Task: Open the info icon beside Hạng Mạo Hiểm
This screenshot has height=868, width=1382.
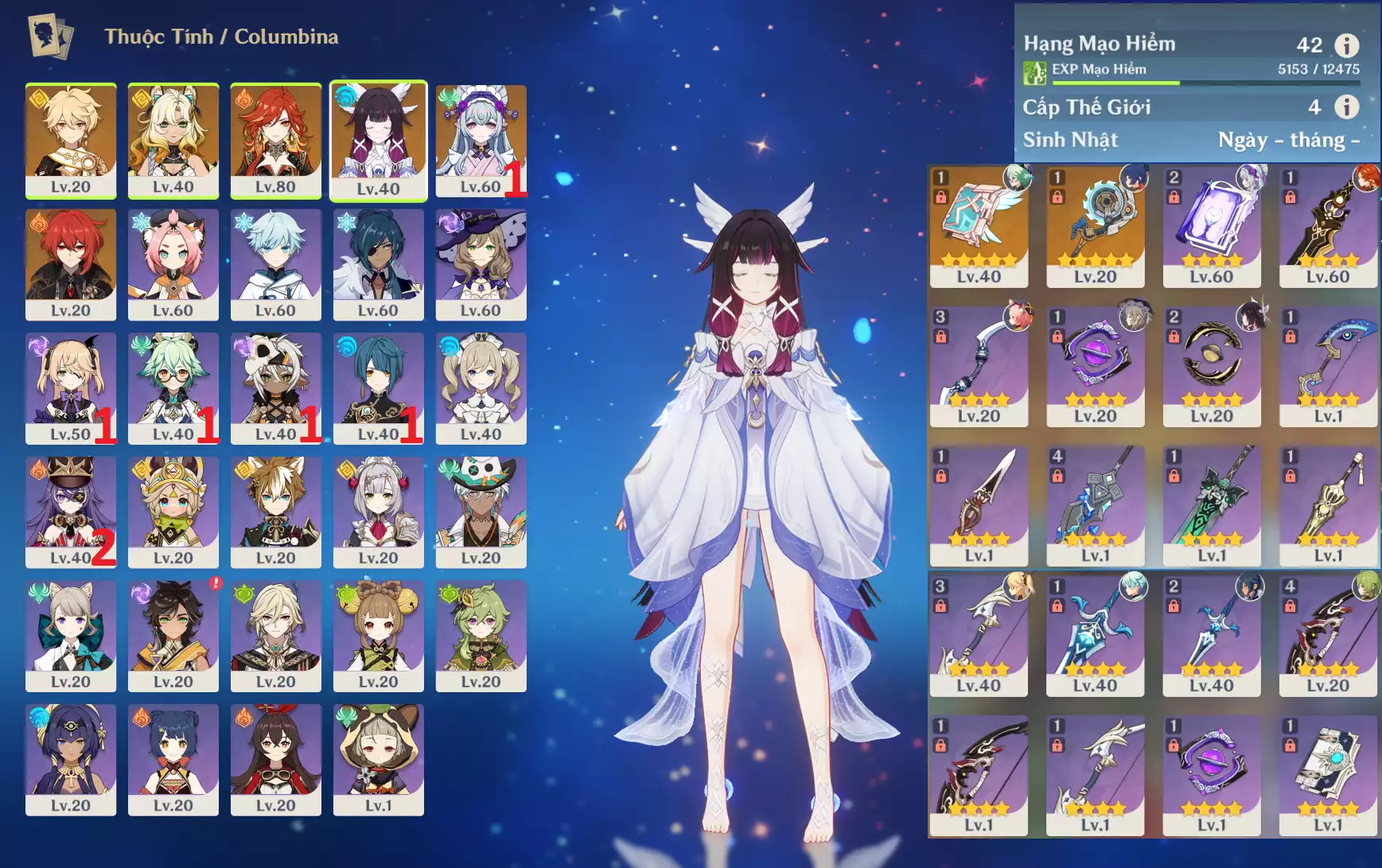Action: (x=1346, y=45)
